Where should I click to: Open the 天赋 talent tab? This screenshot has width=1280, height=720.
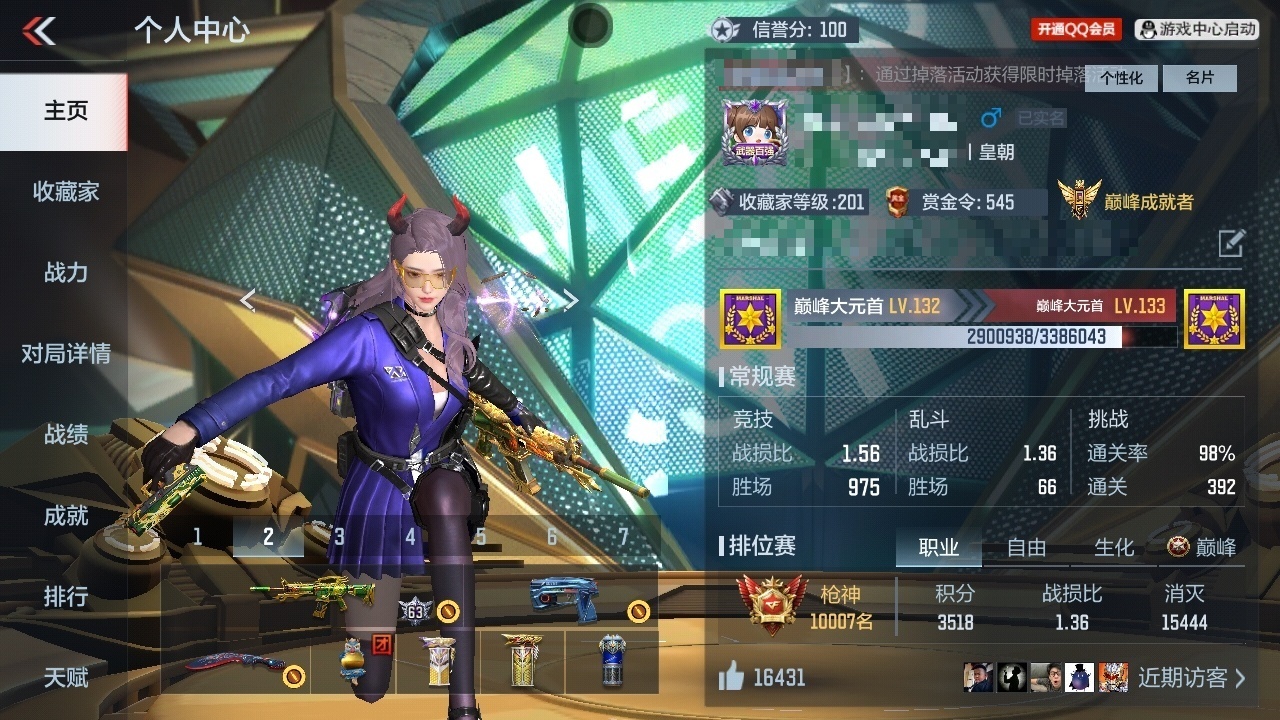pos(65,677)
